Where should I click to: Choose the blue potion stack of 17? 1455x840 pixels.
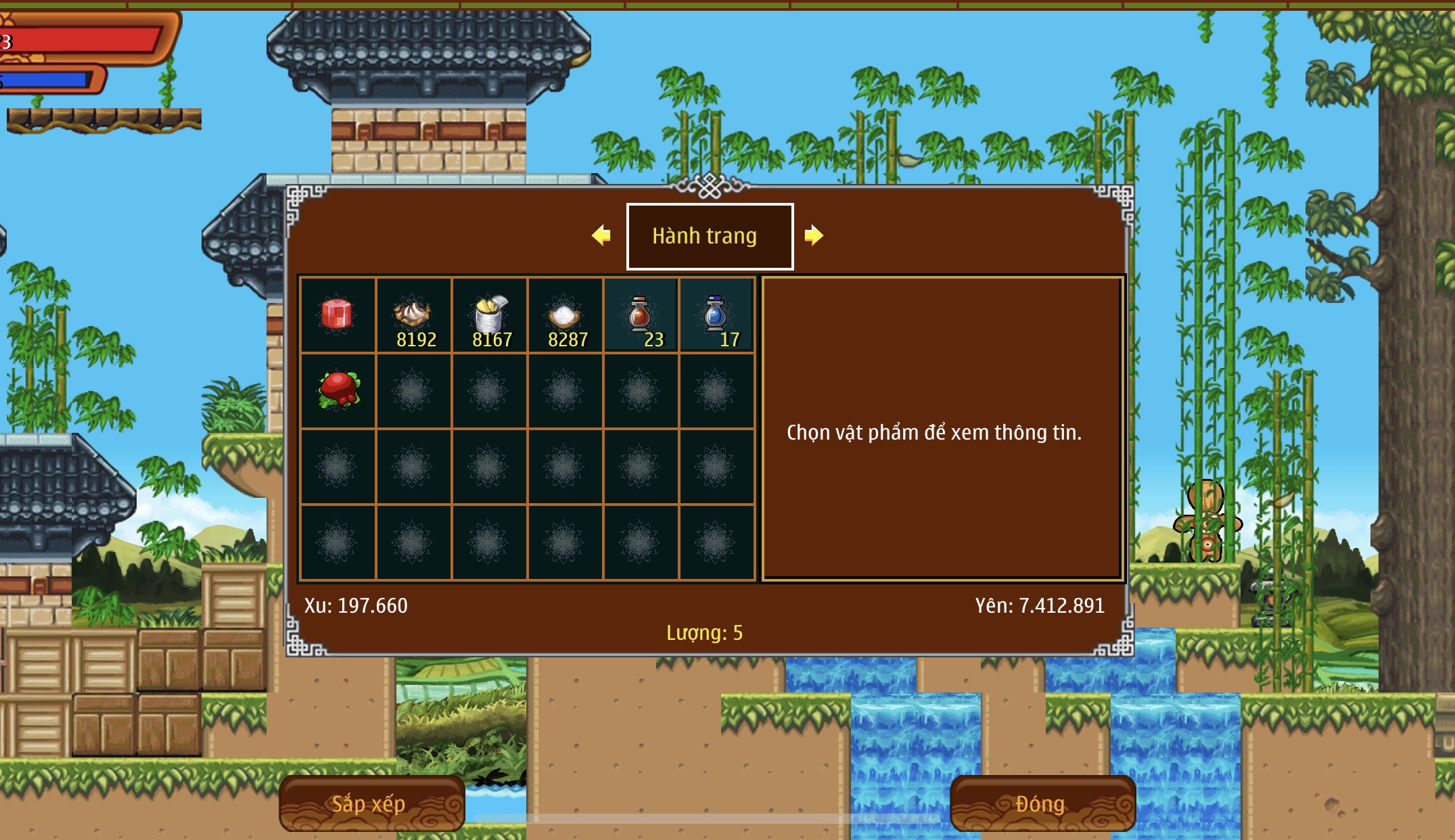(716, 315)
